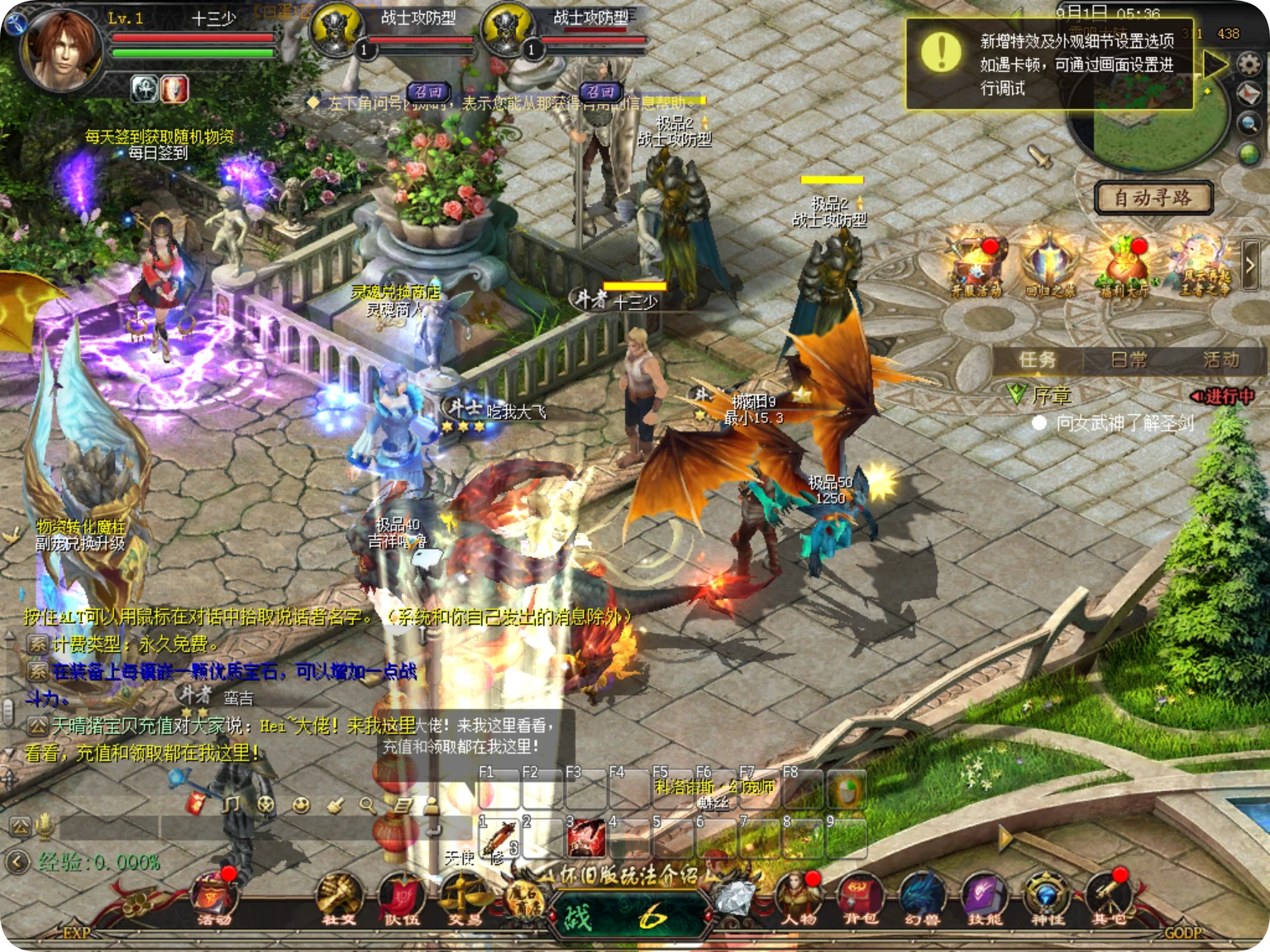
Task: Toggle the smiley emoji icon above chat input
Action: coord(301,804)
